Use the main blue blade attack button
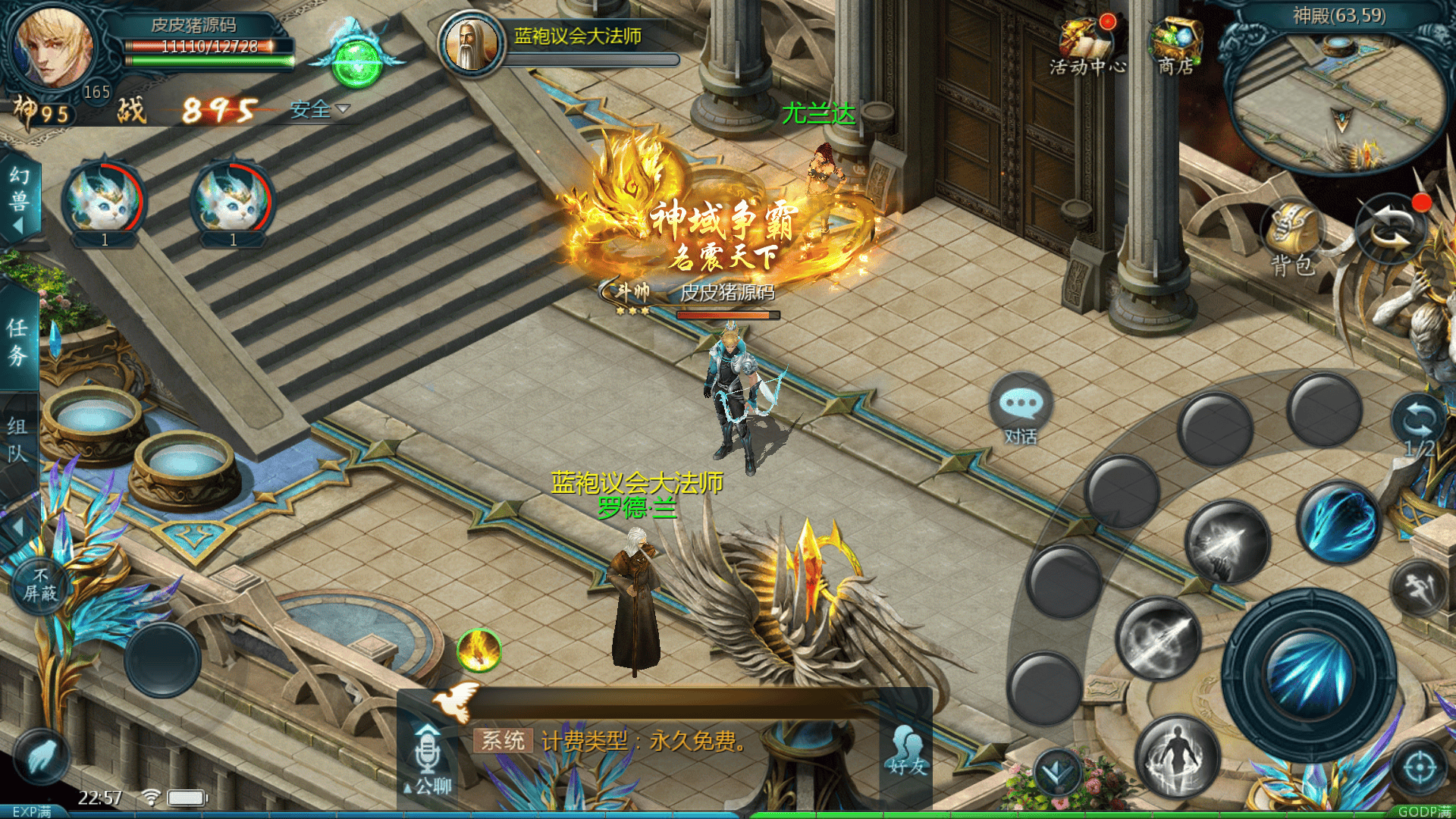1456x819 pixels. pos(1309,675)
